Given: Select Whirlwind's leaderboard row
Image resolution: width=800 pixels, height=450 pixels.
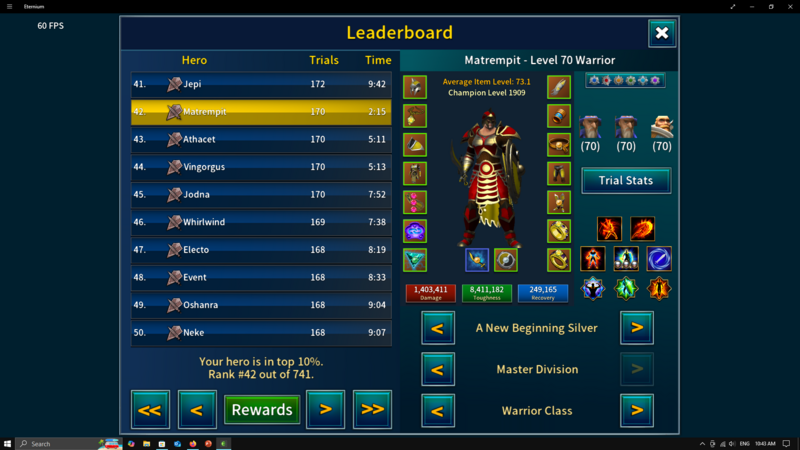Looking at the screenshot, I should 261,222.
